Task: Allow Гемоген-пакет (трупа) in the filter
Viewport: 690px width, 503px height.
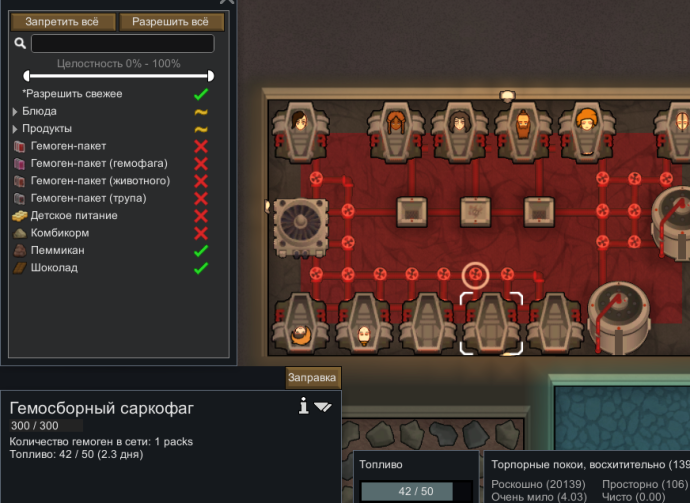Action: pos(201,198)
